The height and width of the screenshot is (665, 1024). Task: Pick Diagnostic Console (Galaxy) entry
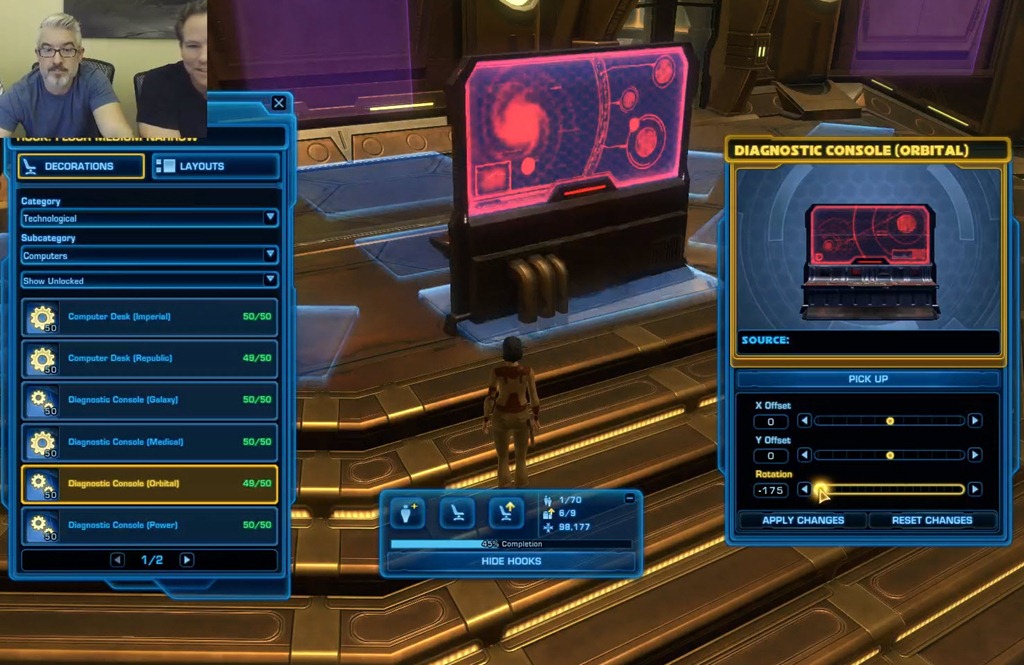click(149, 400)
